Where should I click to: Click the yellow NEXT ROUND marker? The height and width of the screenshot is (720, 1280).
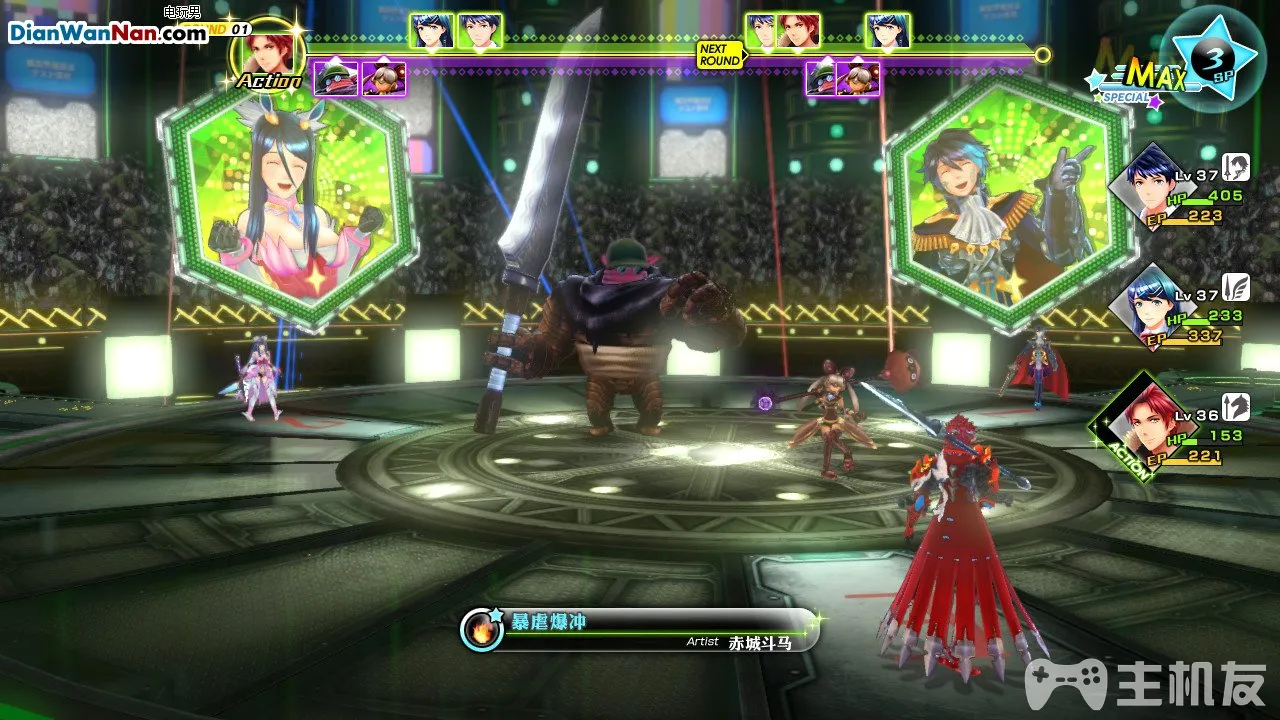[x=720, y=55]
